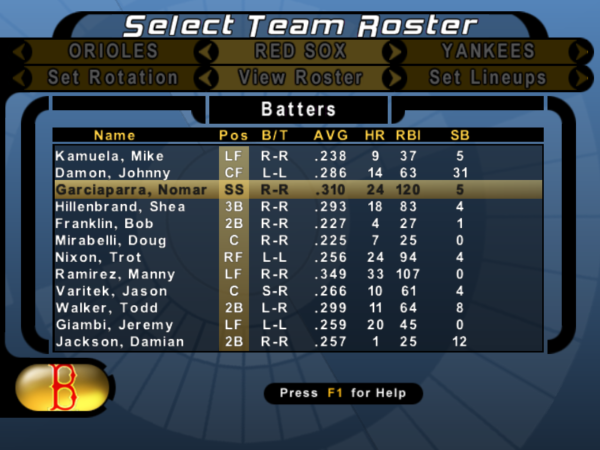This screenshot has width=600, height=450.
Task: Select batter Giambi, Jeremy
Action: (x=110, y=325)
